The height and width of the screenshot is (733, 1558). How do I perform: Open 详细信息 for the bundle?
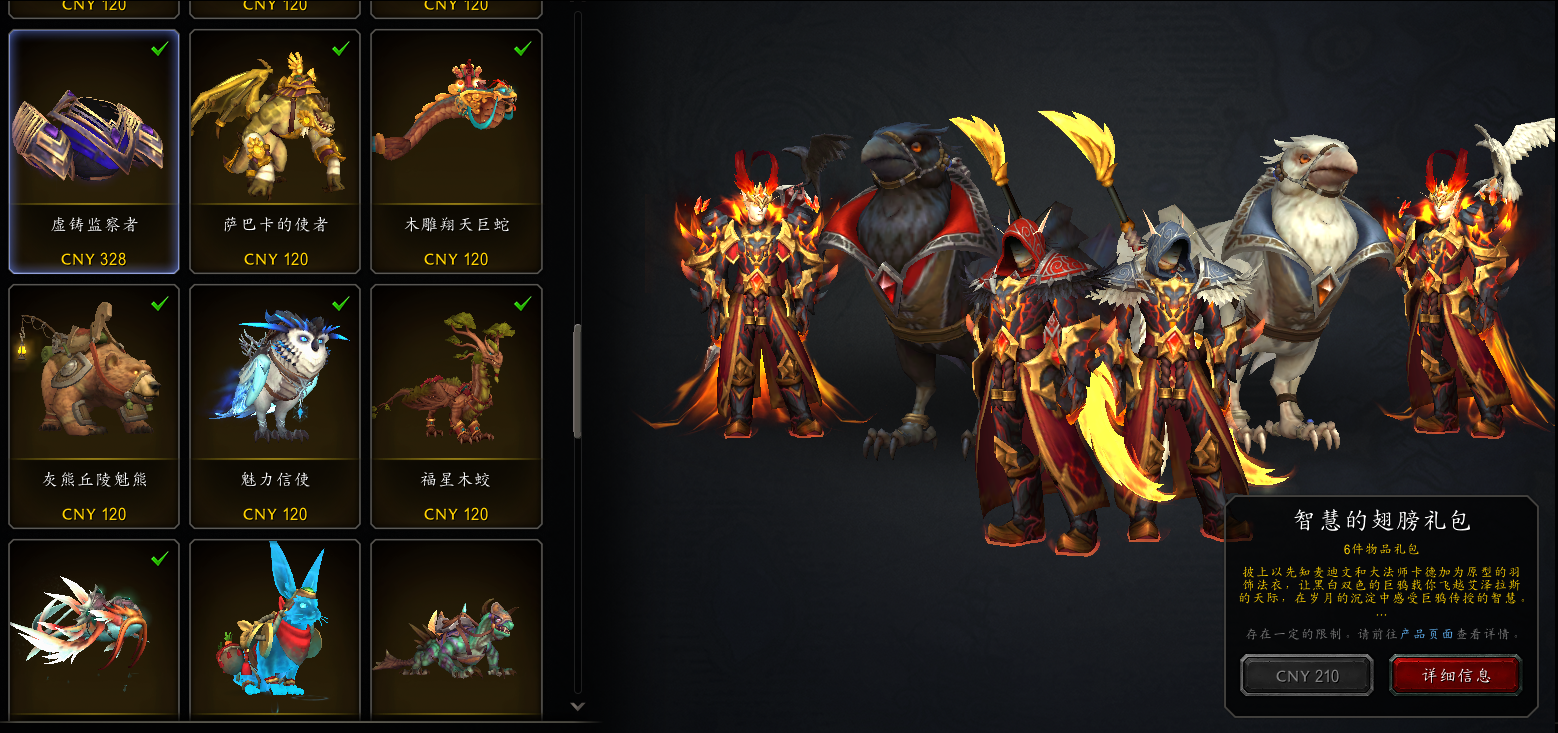pyautogui.click(x=1455, y=675)
